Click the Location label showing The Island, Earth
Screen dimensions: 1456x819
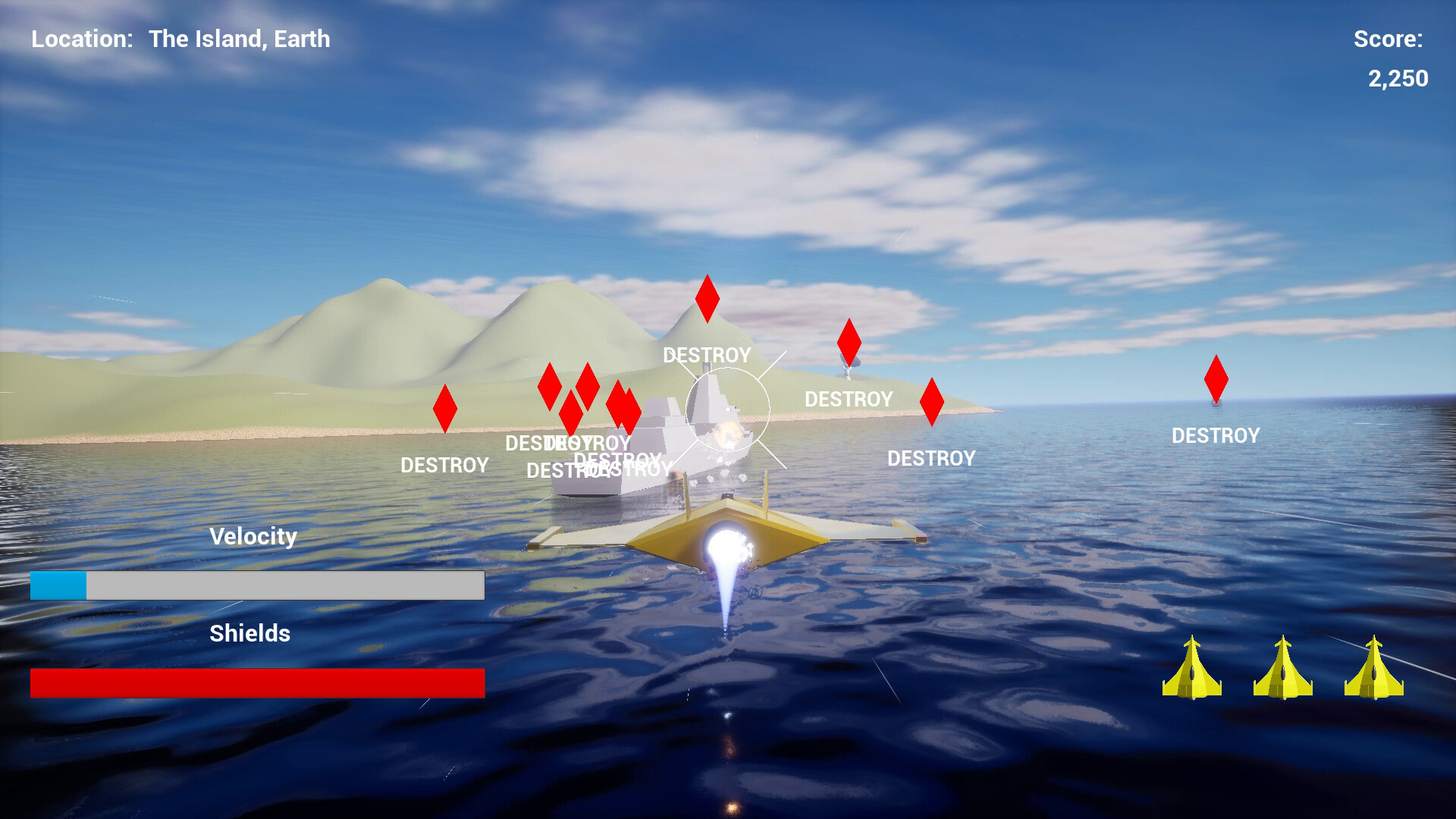(x=180, y=39)
